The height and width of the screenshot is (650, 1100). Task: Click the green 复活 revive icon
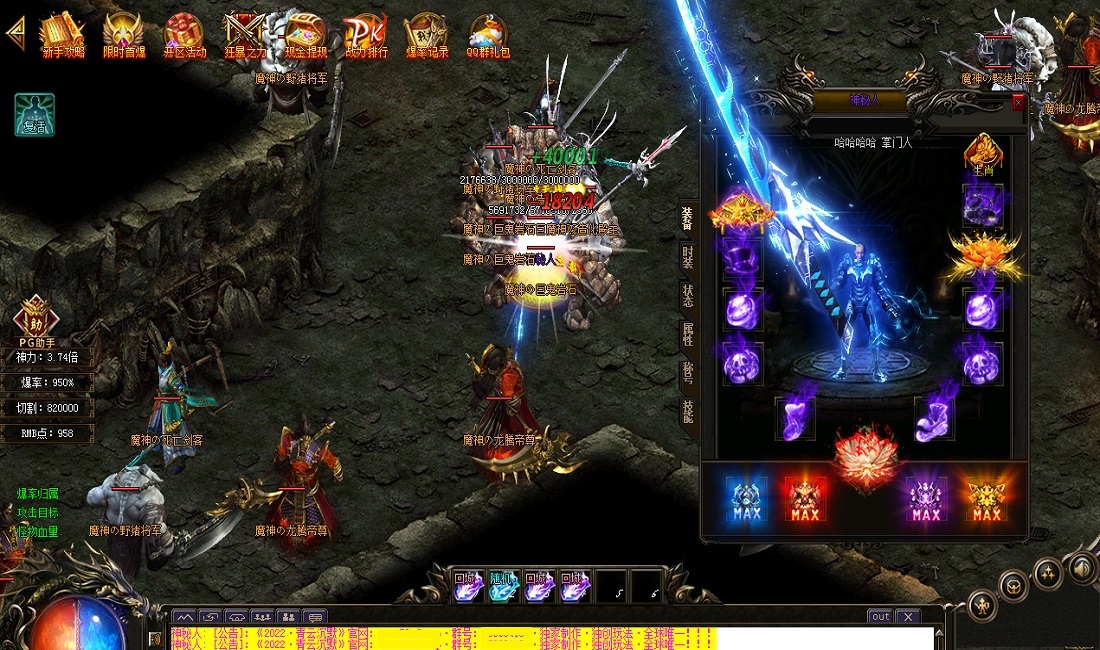pyautogui.click(x=34, y=115)
